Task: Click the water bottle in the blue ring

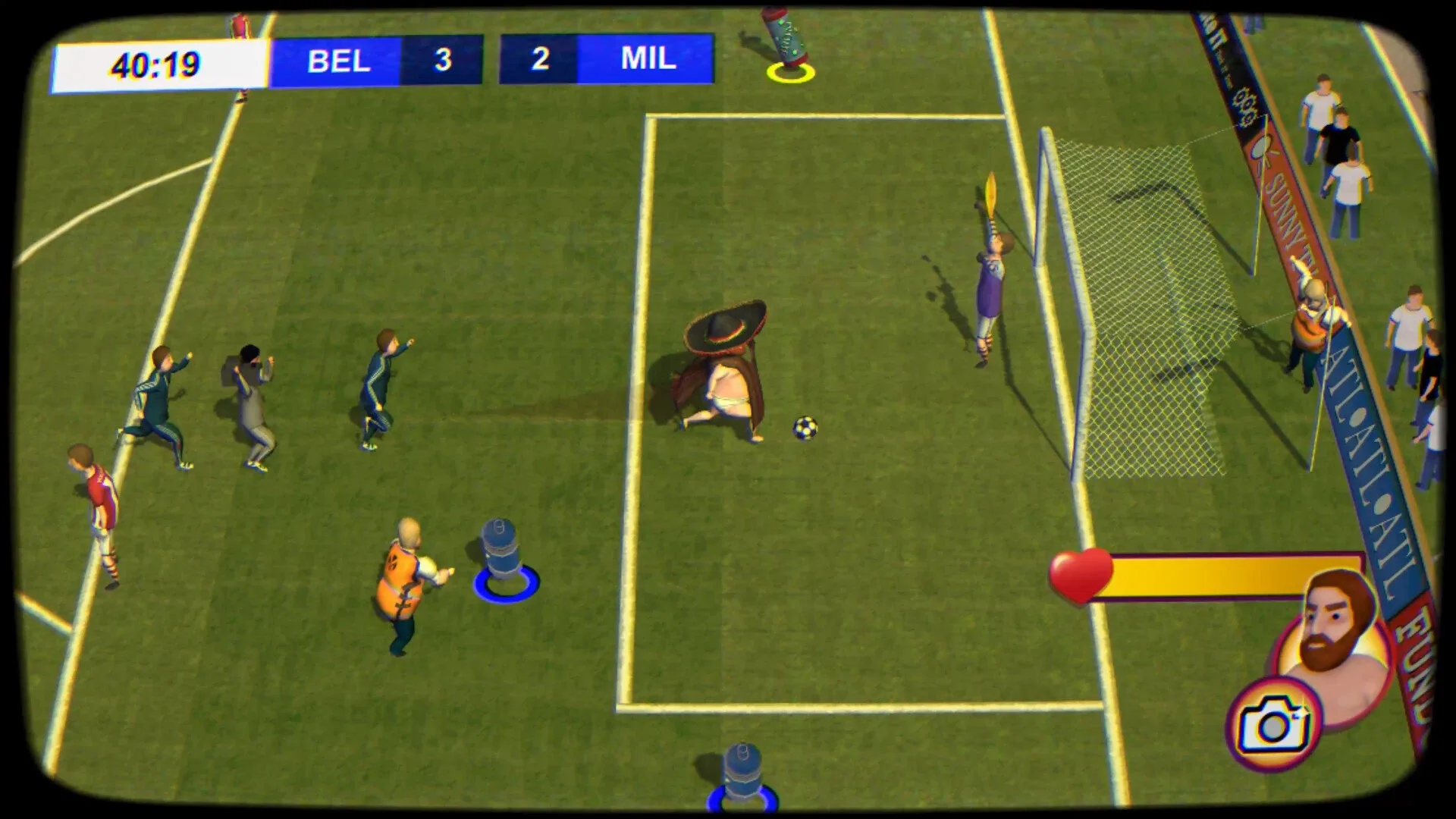Action: click(498, 546)
